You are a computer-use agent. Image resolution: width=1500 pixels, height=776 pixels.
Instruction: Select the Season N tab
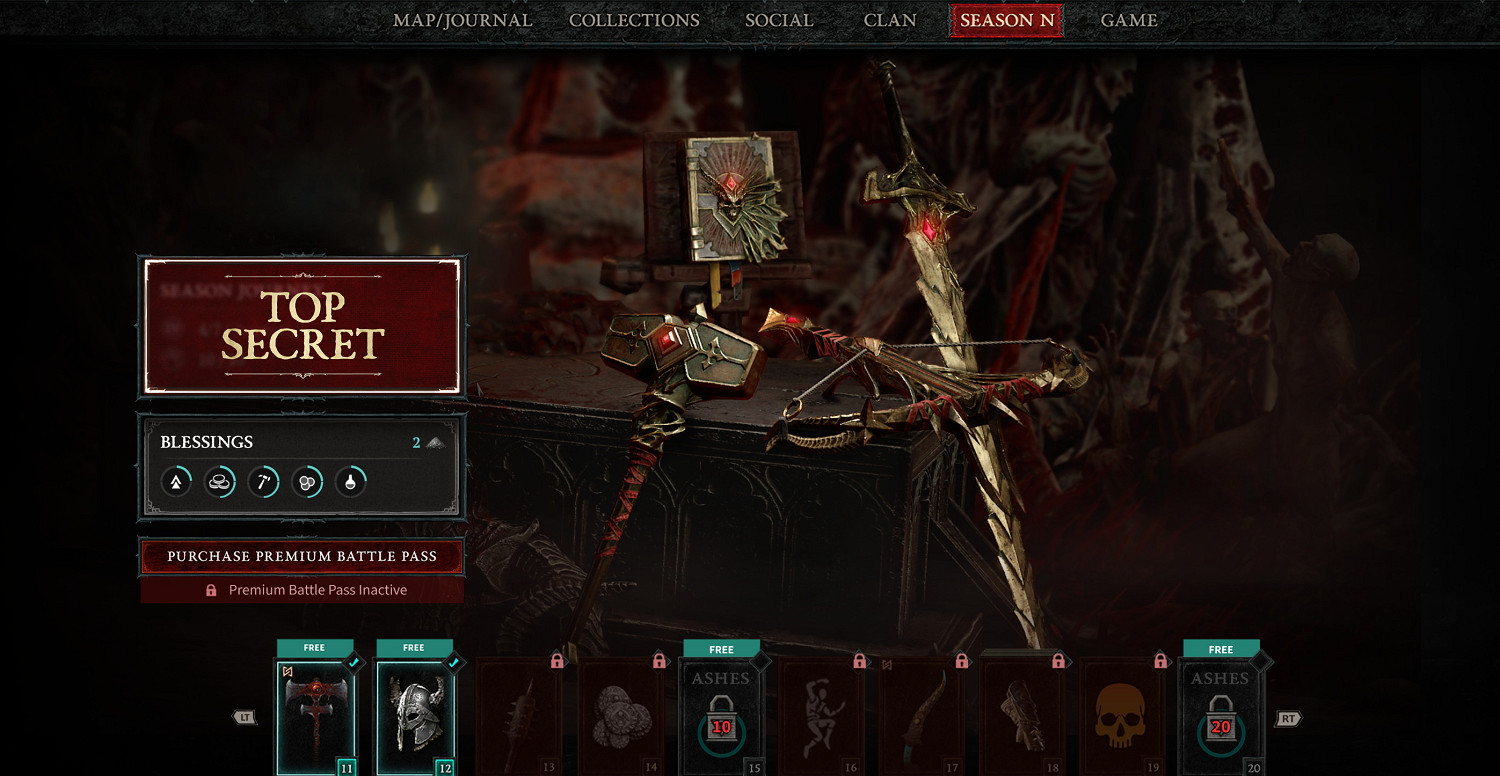click(x=1006, y=20)
